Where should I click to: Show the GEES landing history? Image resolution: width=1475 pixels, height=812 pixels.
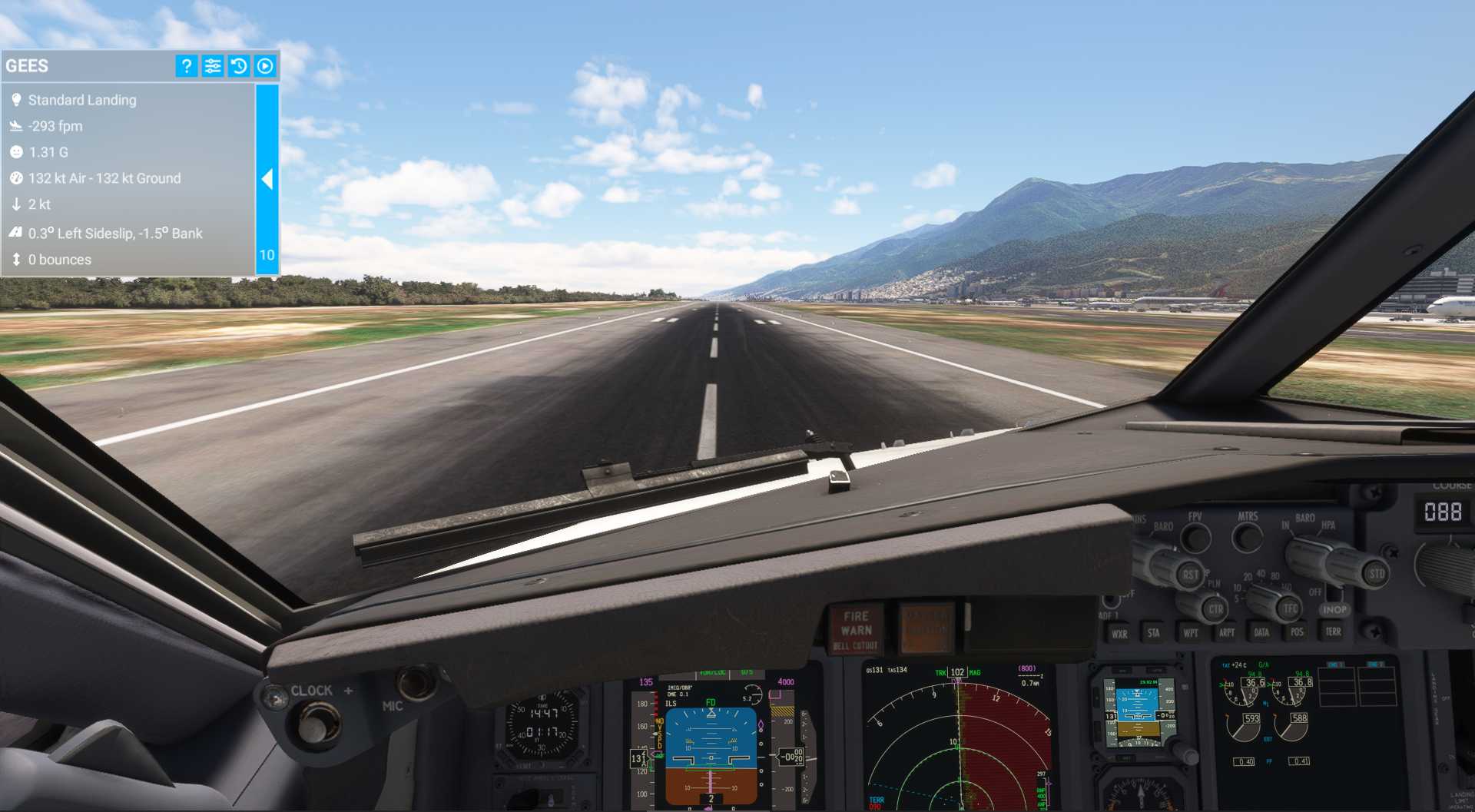(x=239, y=66)
